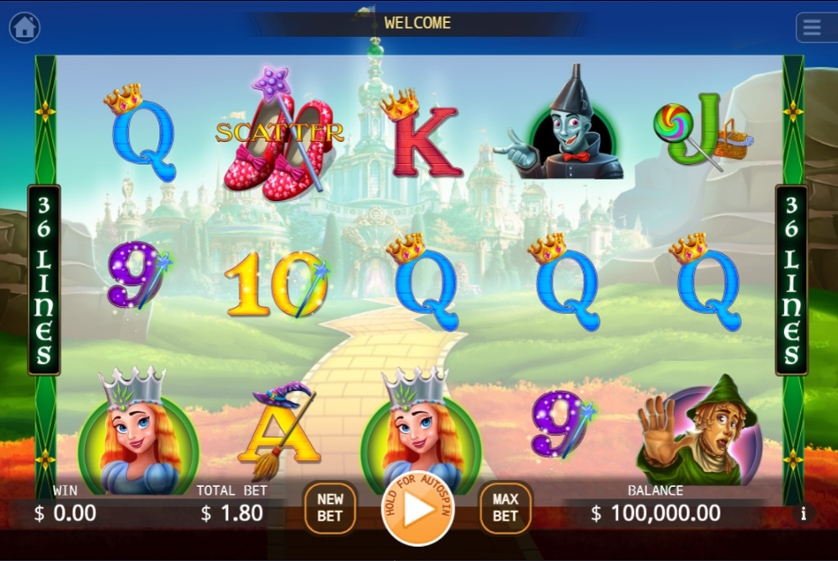Open the hamburger menu

(x=813, y=27)
